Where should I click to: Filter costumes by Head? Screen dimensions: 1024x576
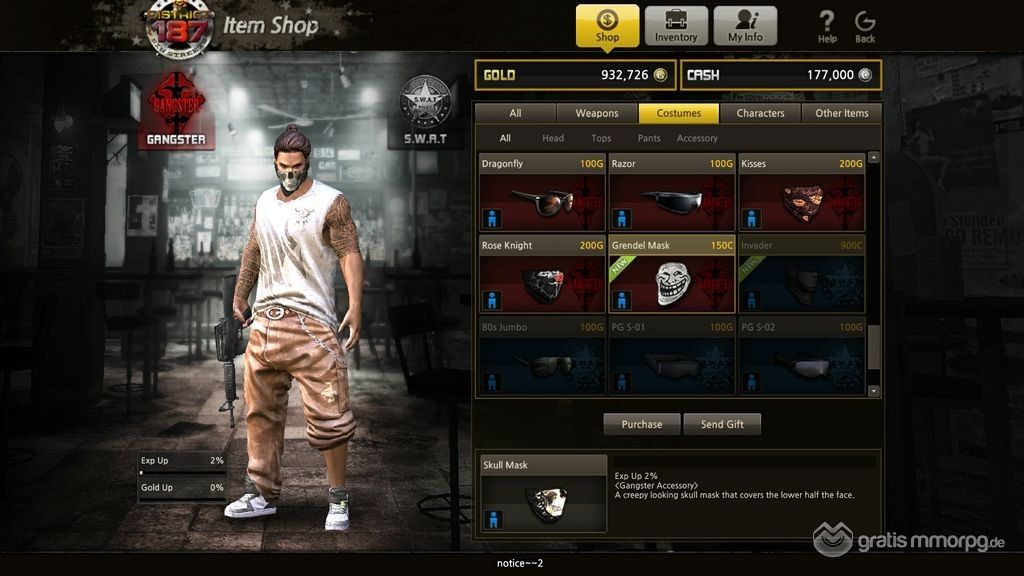tap(553, 138)
